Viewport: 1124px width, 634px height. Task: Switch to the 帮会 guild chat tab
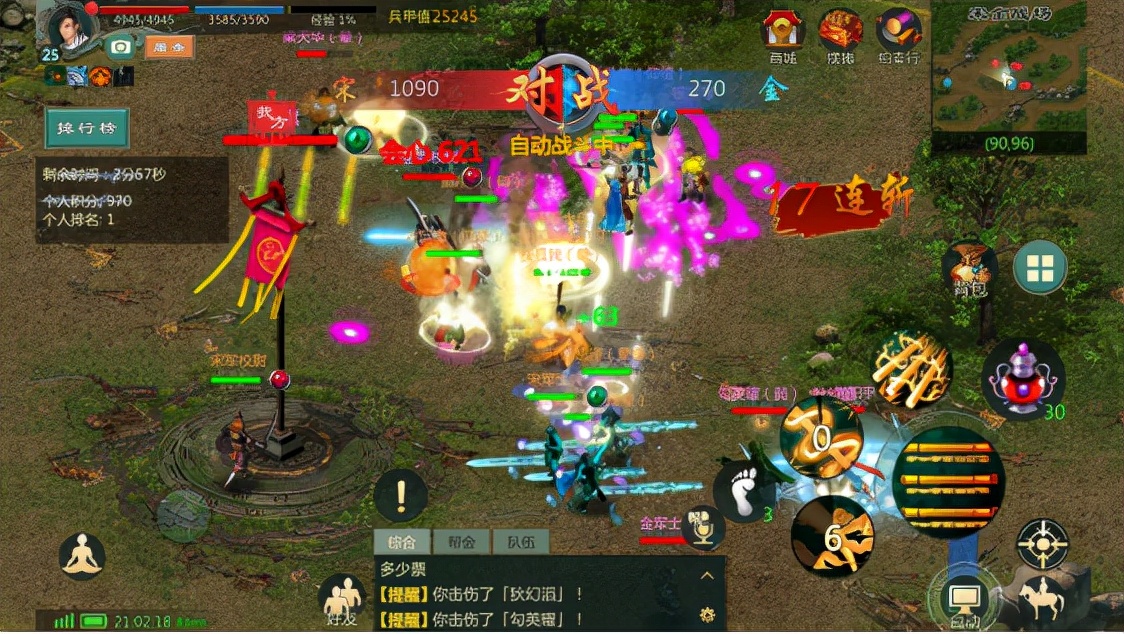(x=461, y=543)
